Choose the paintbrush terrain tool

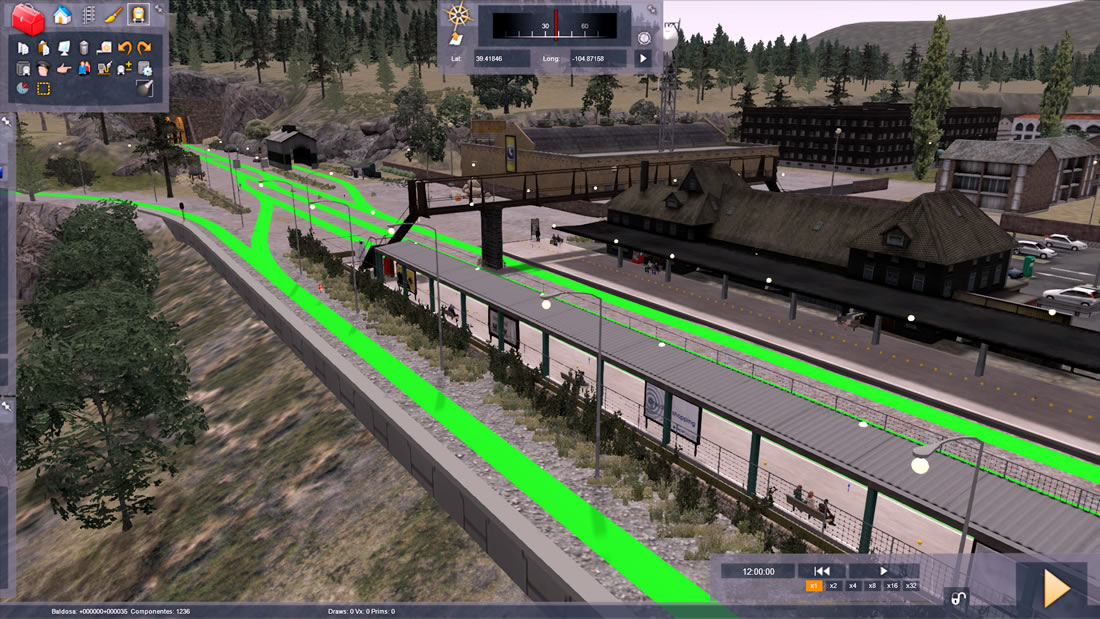pyautogui.click(x=113, y=15)
